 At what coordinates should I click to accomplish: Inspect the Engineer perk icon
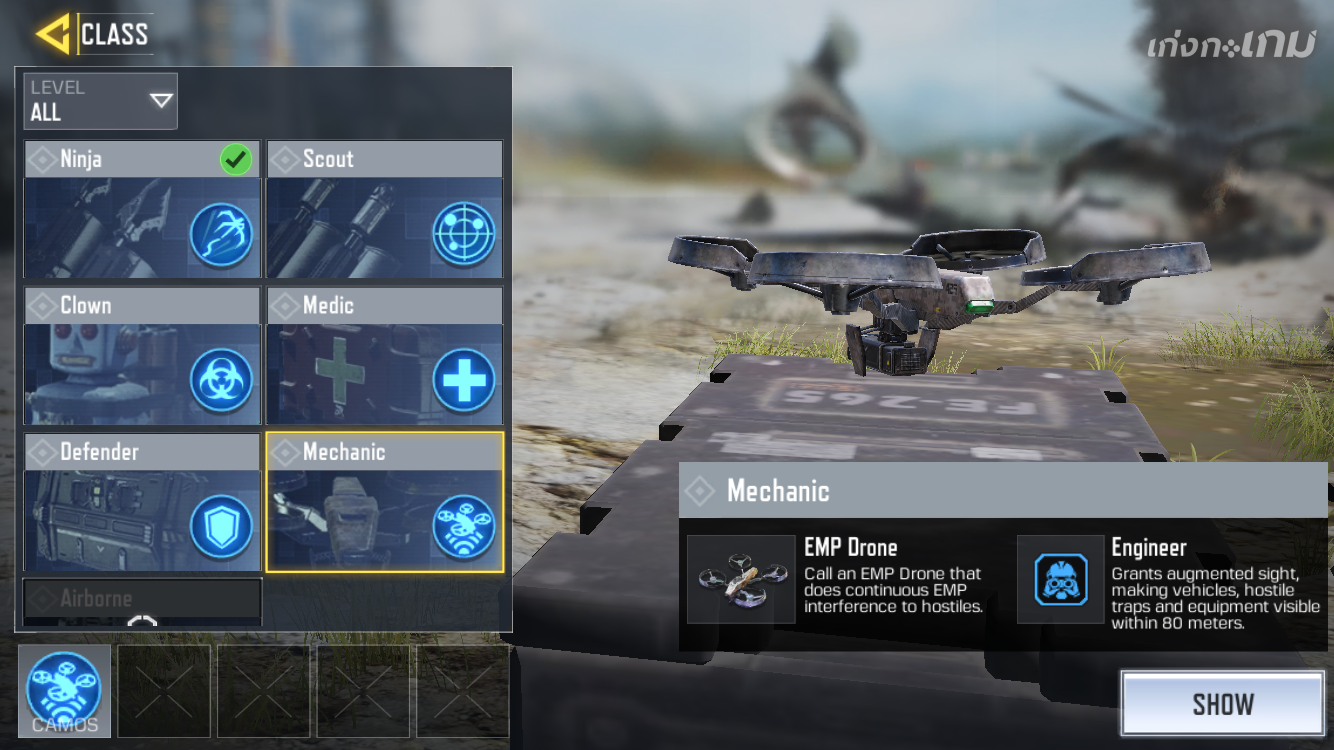1061,579
